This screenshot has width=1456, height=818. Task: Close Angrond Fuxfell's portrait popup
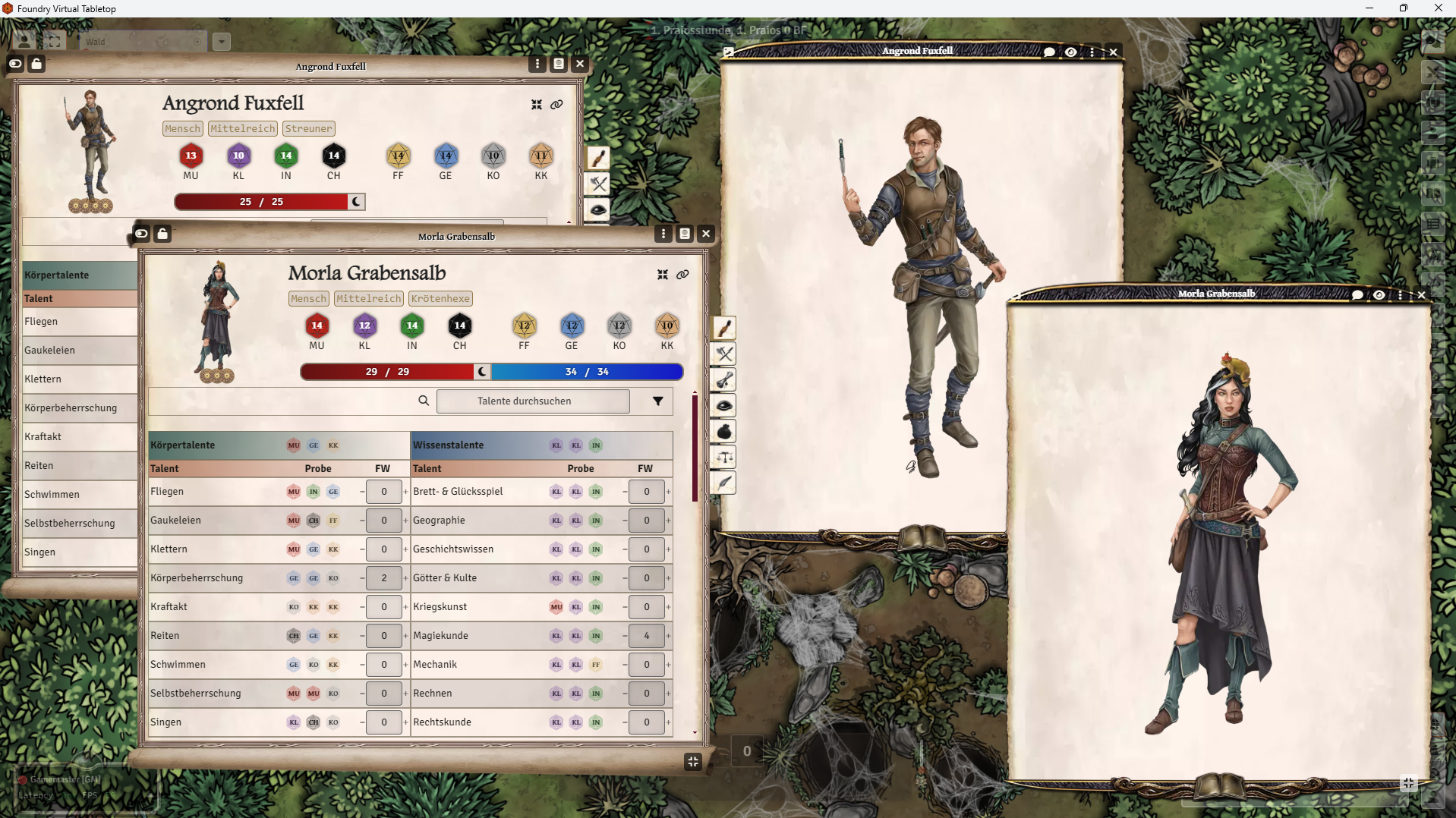pyautogui.click(x=1114, y=52)
